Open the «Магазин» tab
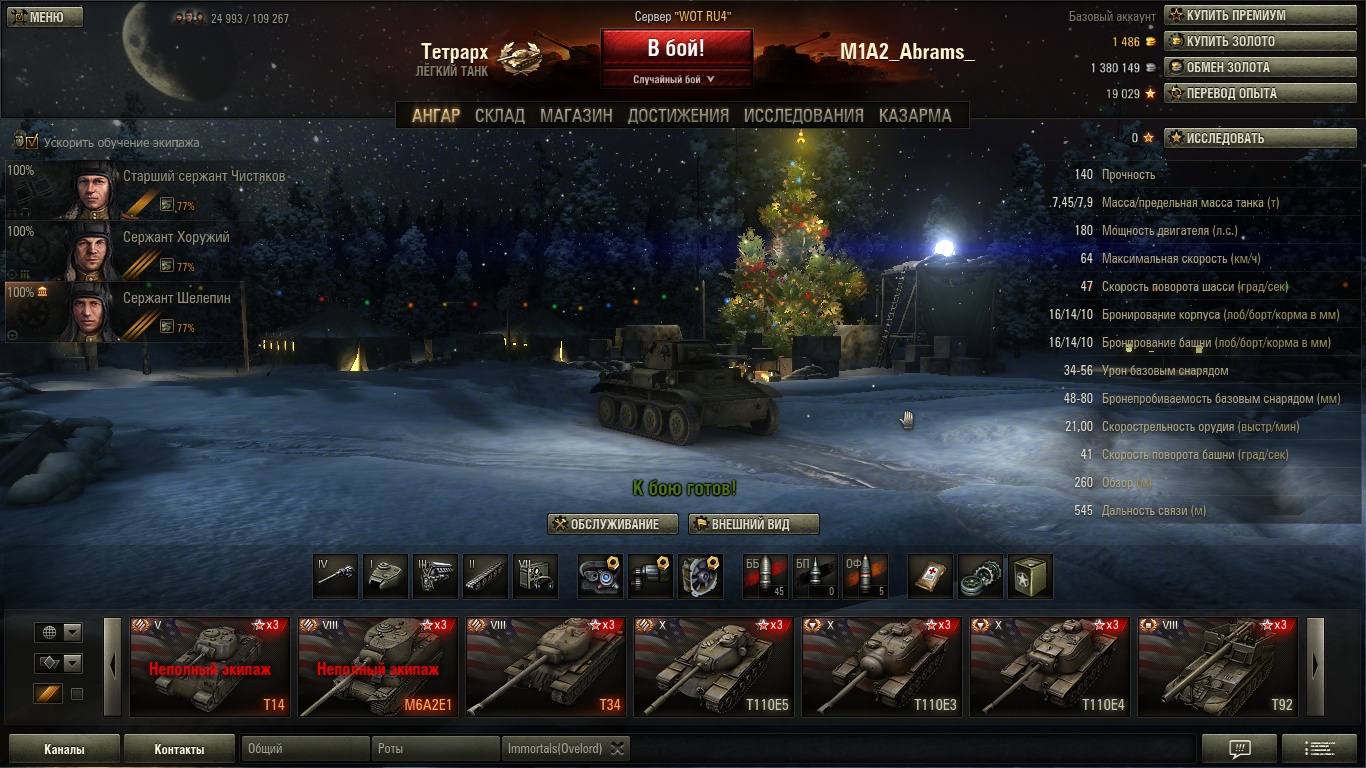Screen dimensions: 1366x768 pos(576,115)
